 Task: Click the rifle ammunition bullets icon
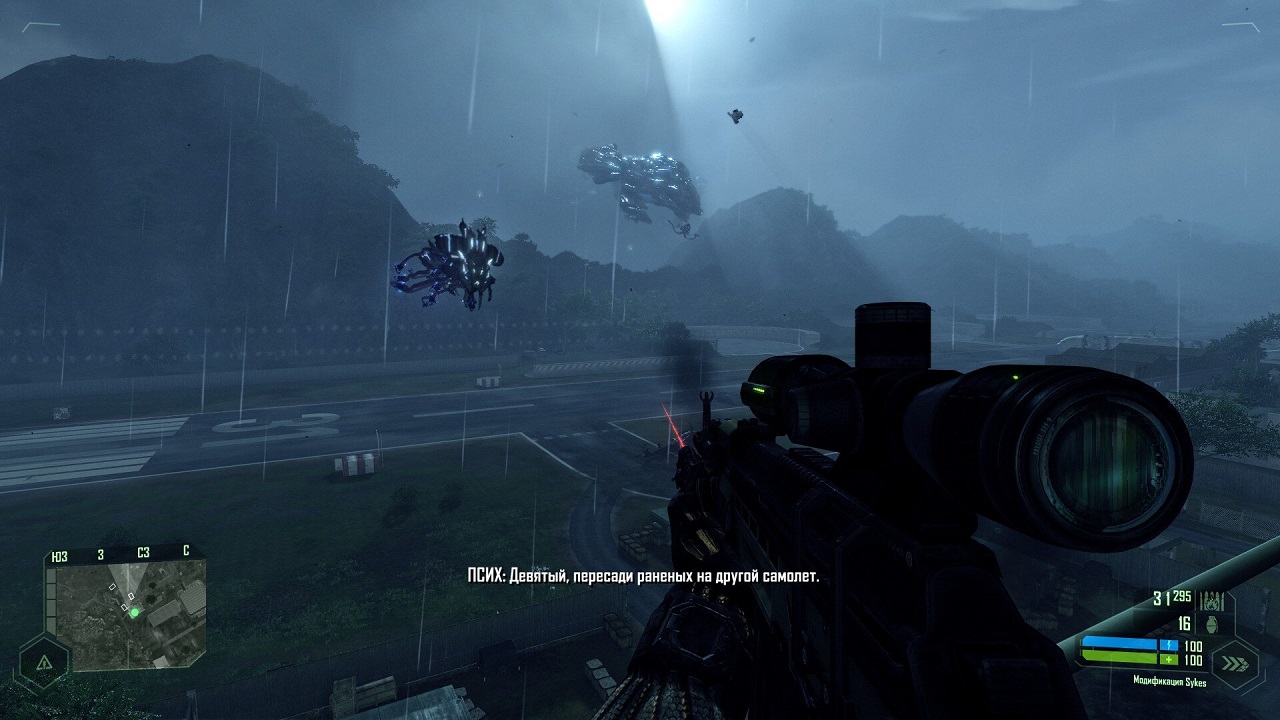click(x=1212, y=599)
